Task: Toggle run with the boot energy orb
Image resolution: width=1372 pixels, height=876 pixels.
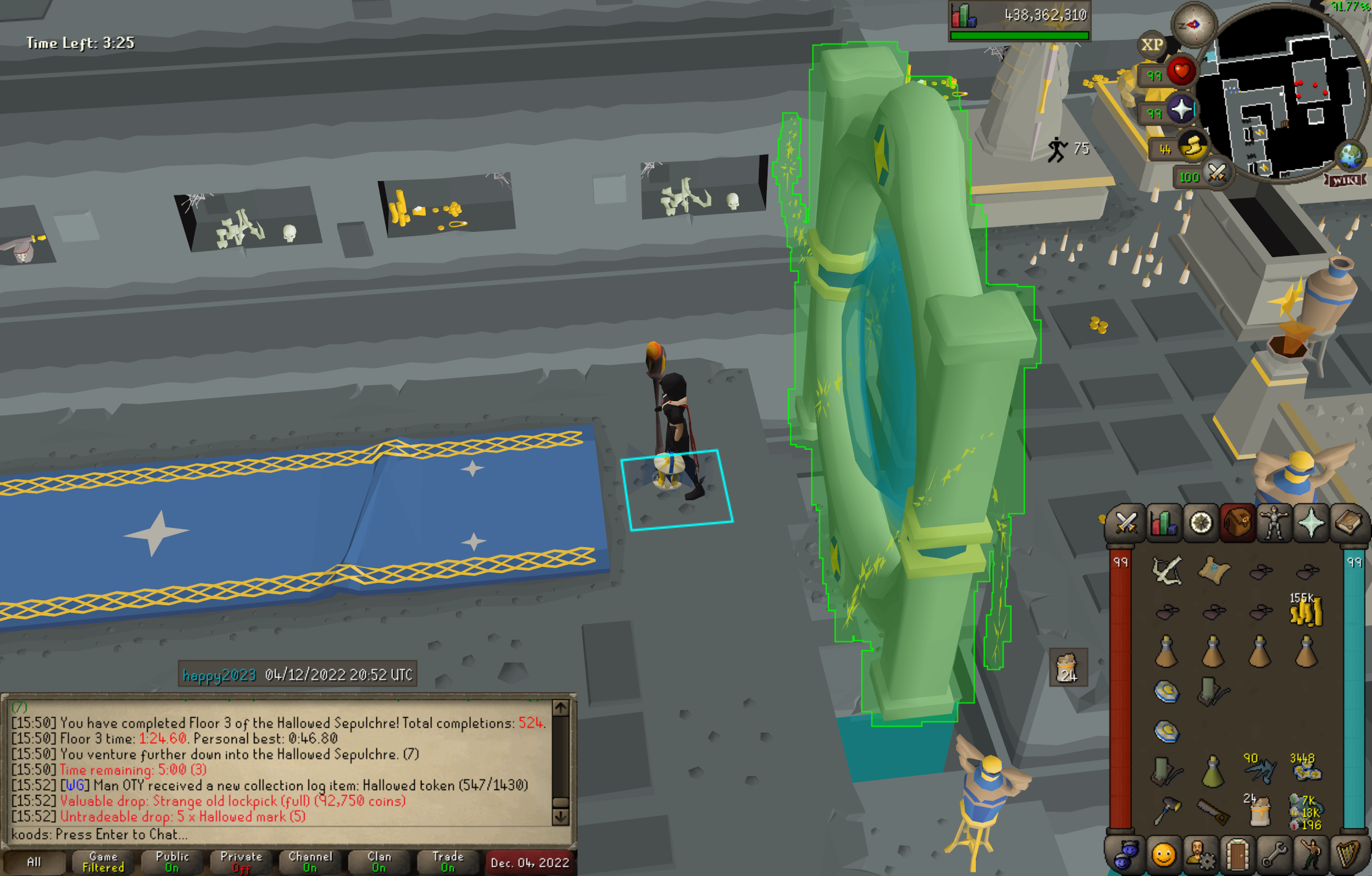Action: point(1193,147)
